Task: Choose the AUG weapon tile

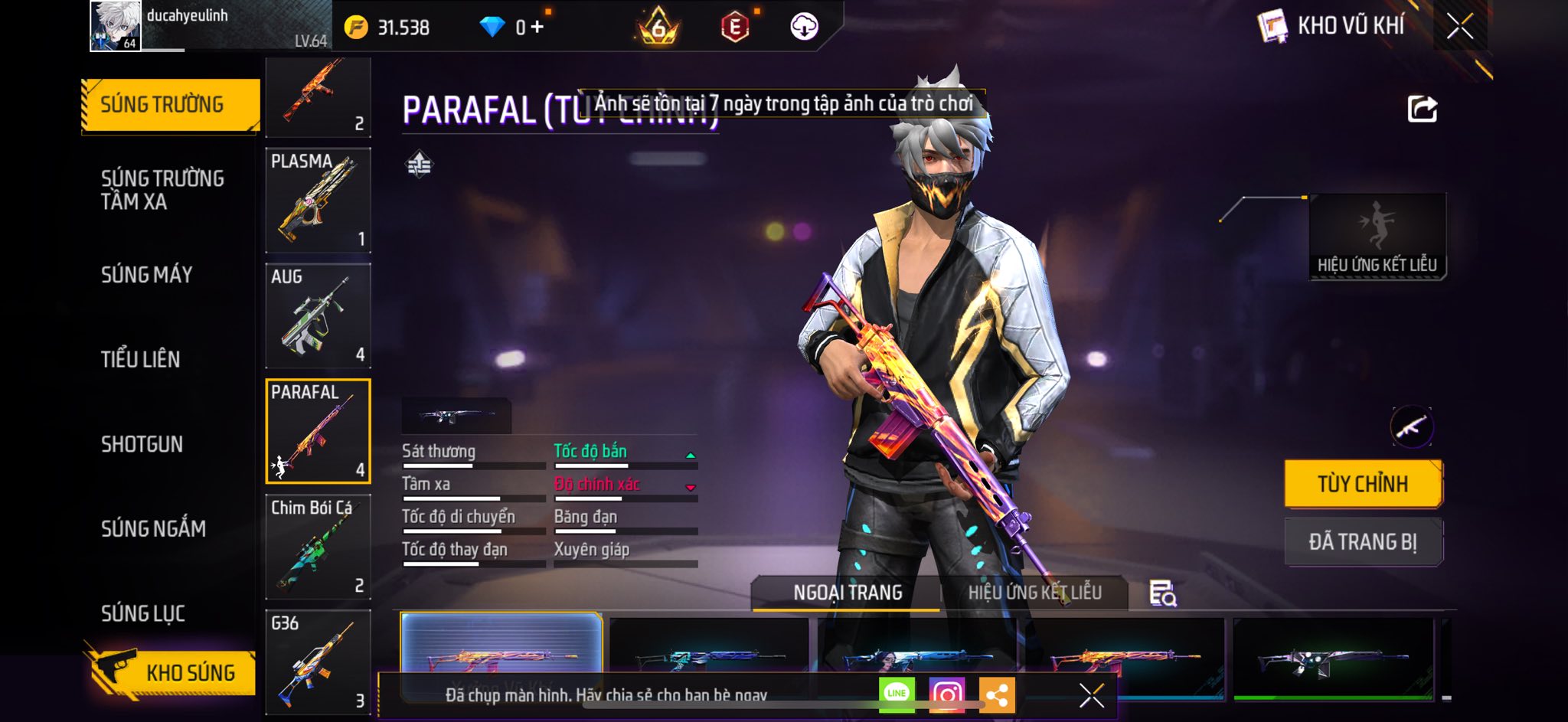Action: point(318,315)
